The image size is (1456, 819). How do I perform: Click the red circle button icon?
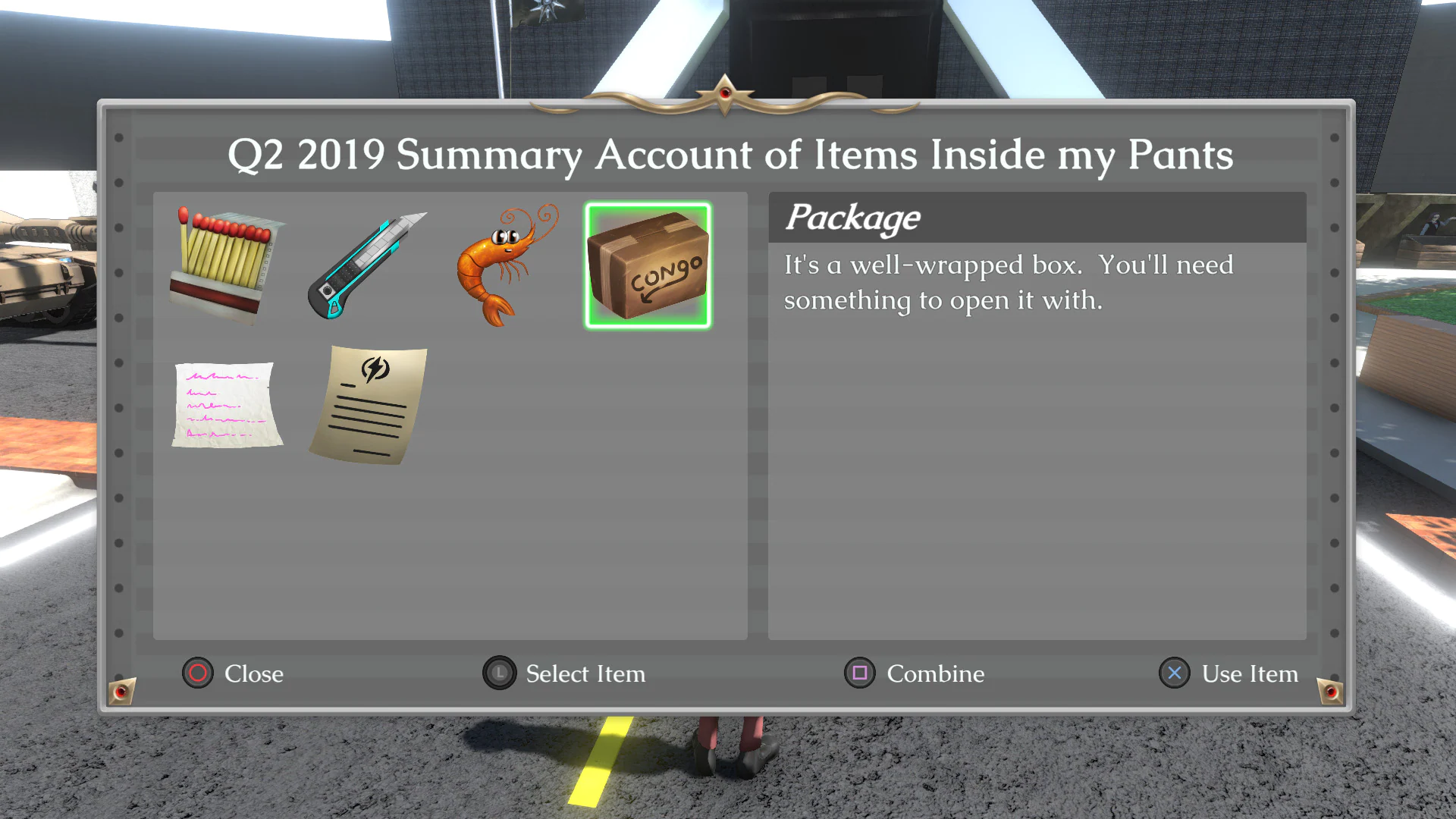tap(197, 673)
